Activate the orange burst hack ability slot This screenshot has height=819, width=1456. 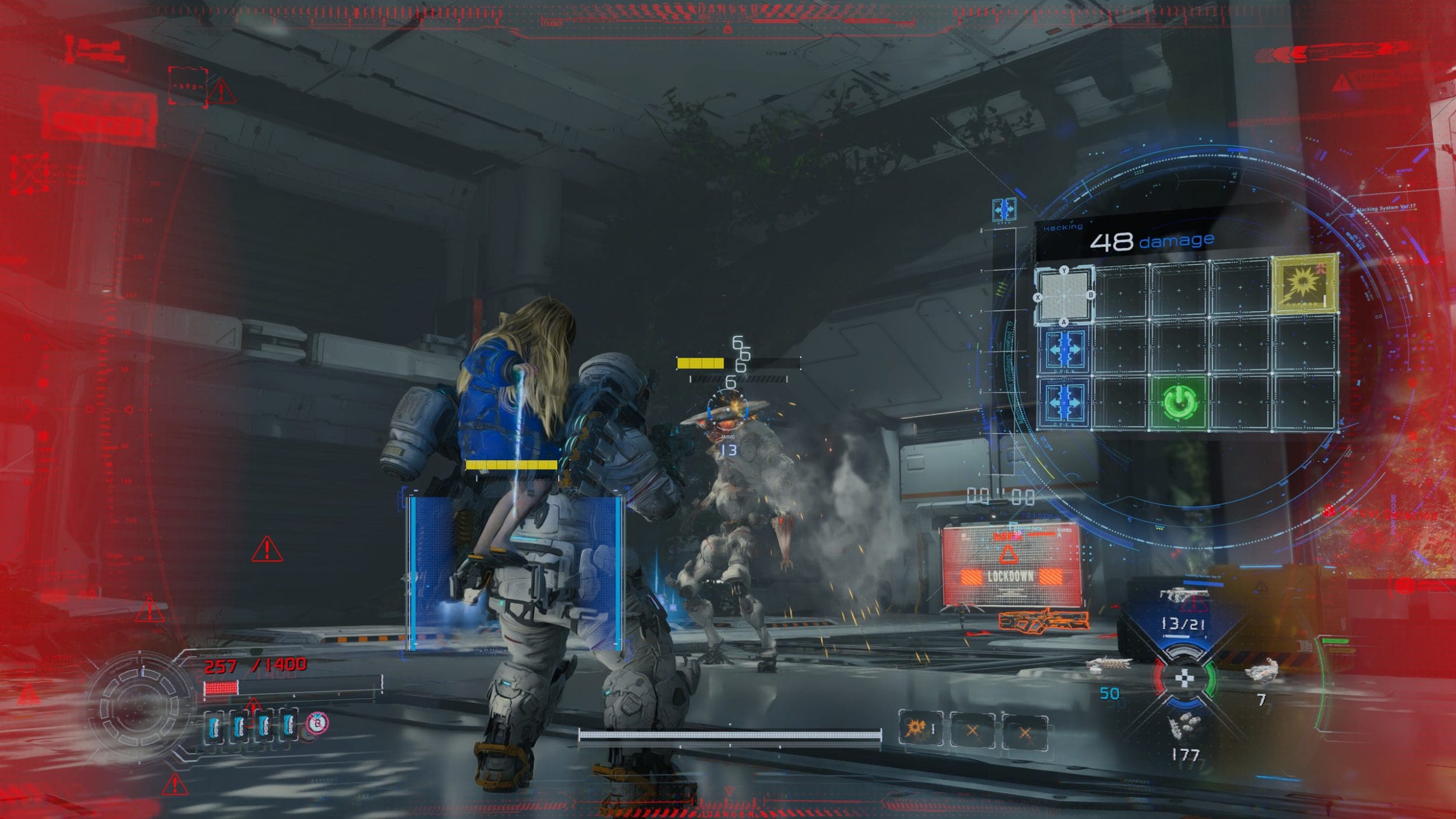919,728
